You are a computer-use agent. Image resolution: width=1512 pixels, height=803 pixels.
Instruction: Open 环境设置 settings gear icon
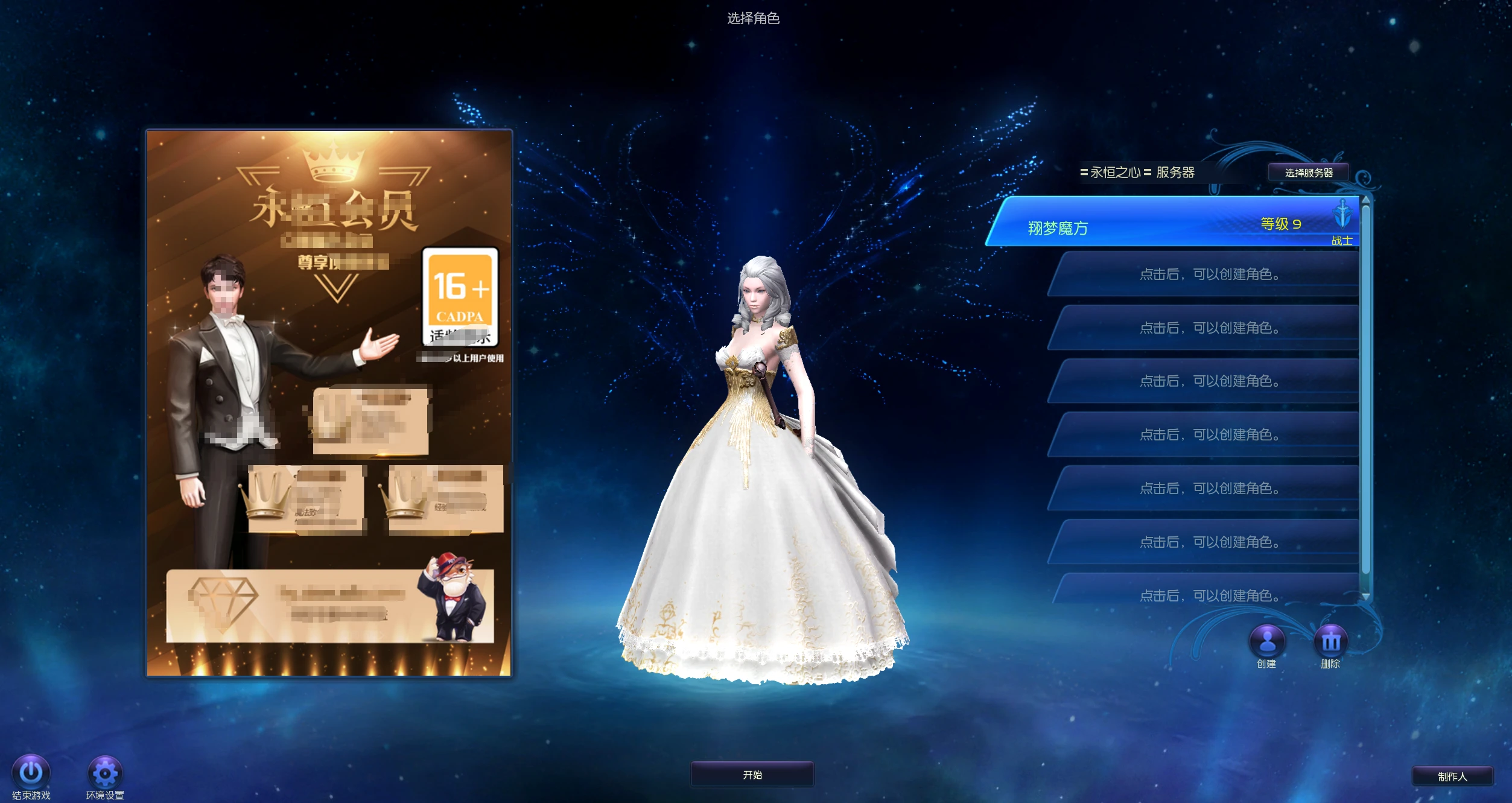(x=105, y=772)
